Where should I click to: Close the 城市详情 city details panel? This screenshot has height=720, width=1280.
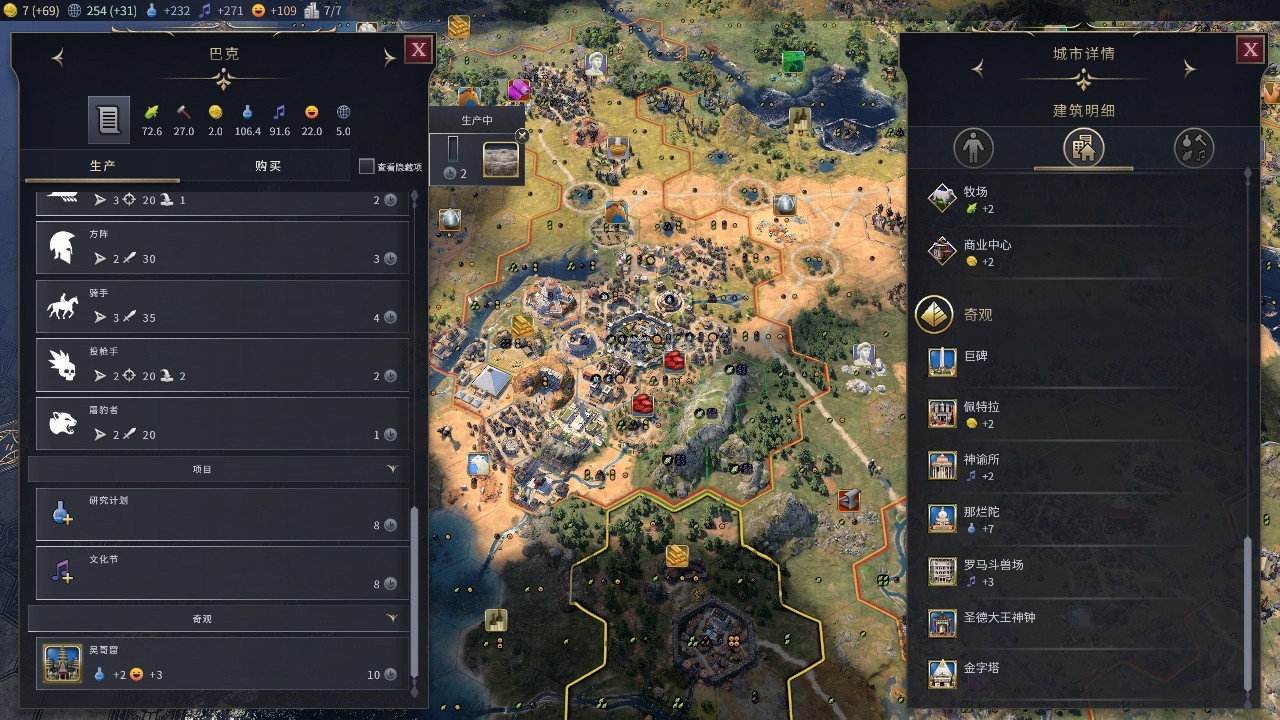[1250, 50]
